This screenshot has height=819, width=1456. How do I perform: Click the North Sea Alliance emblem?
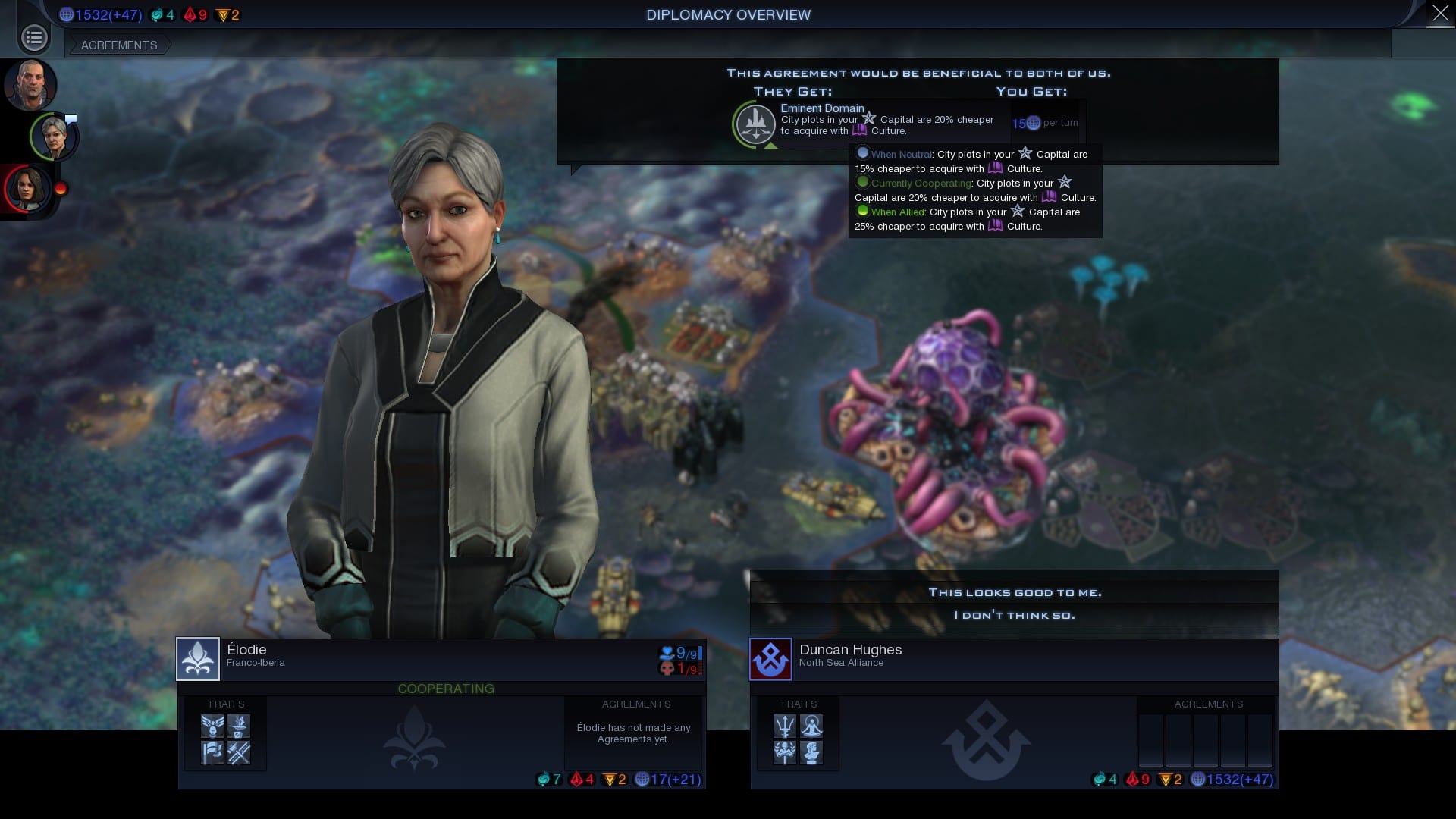[x=770, y=659]
